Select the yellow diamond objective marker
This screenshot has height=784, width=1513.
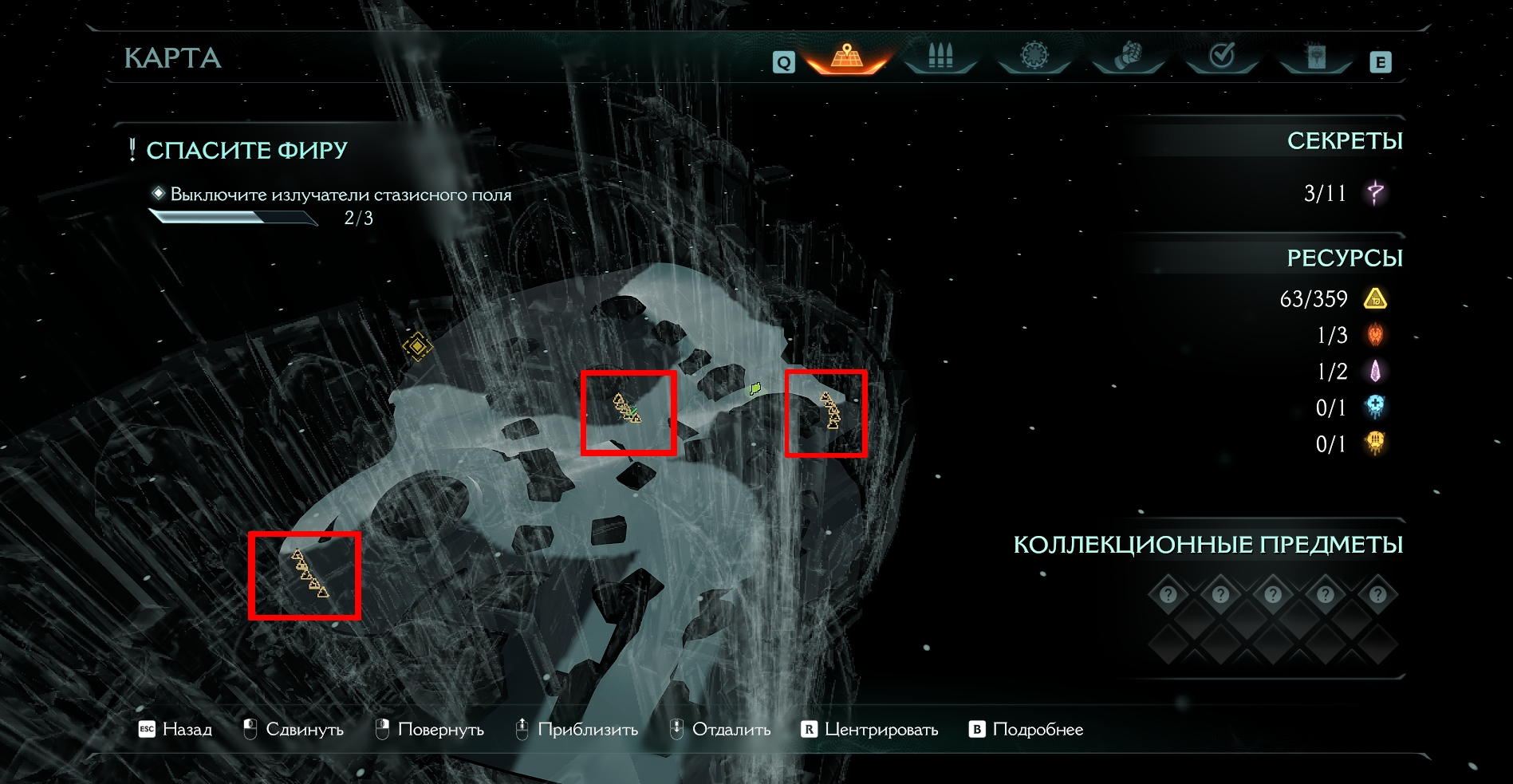coord(417,346)
